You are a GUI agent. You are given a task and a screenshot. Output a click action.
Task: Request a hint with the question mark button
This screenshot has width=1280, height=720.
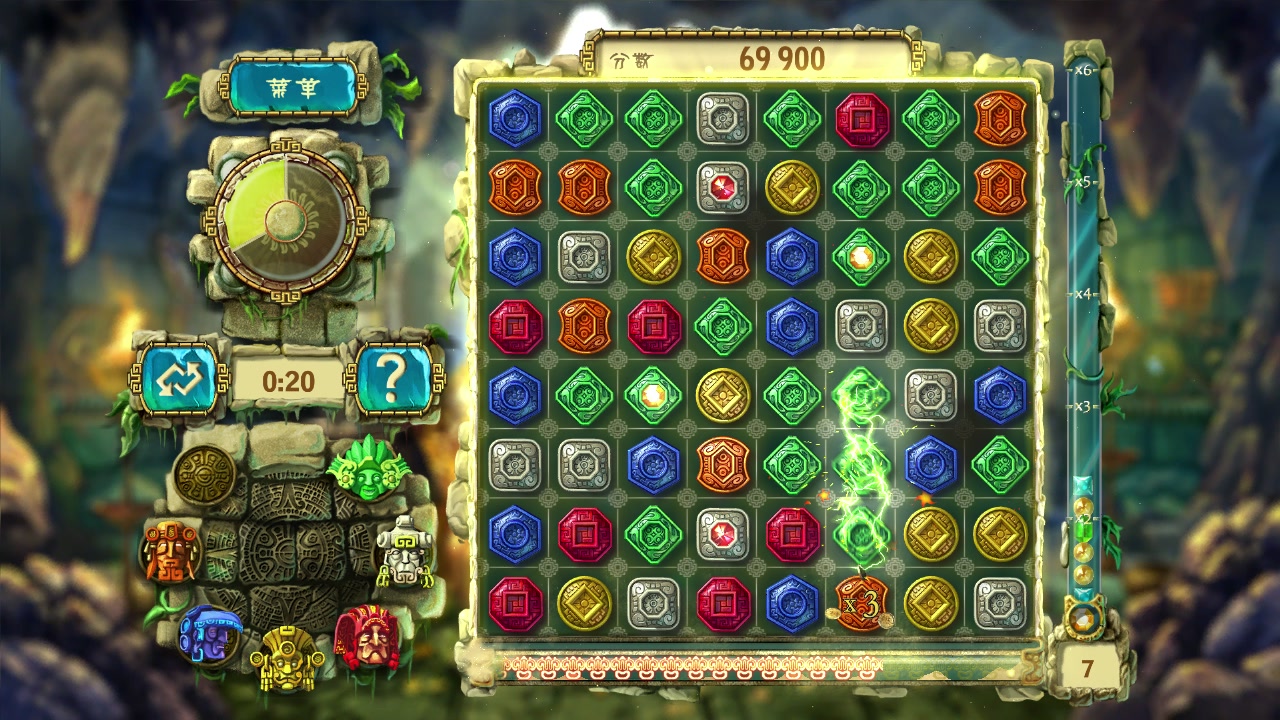[394, 378]
